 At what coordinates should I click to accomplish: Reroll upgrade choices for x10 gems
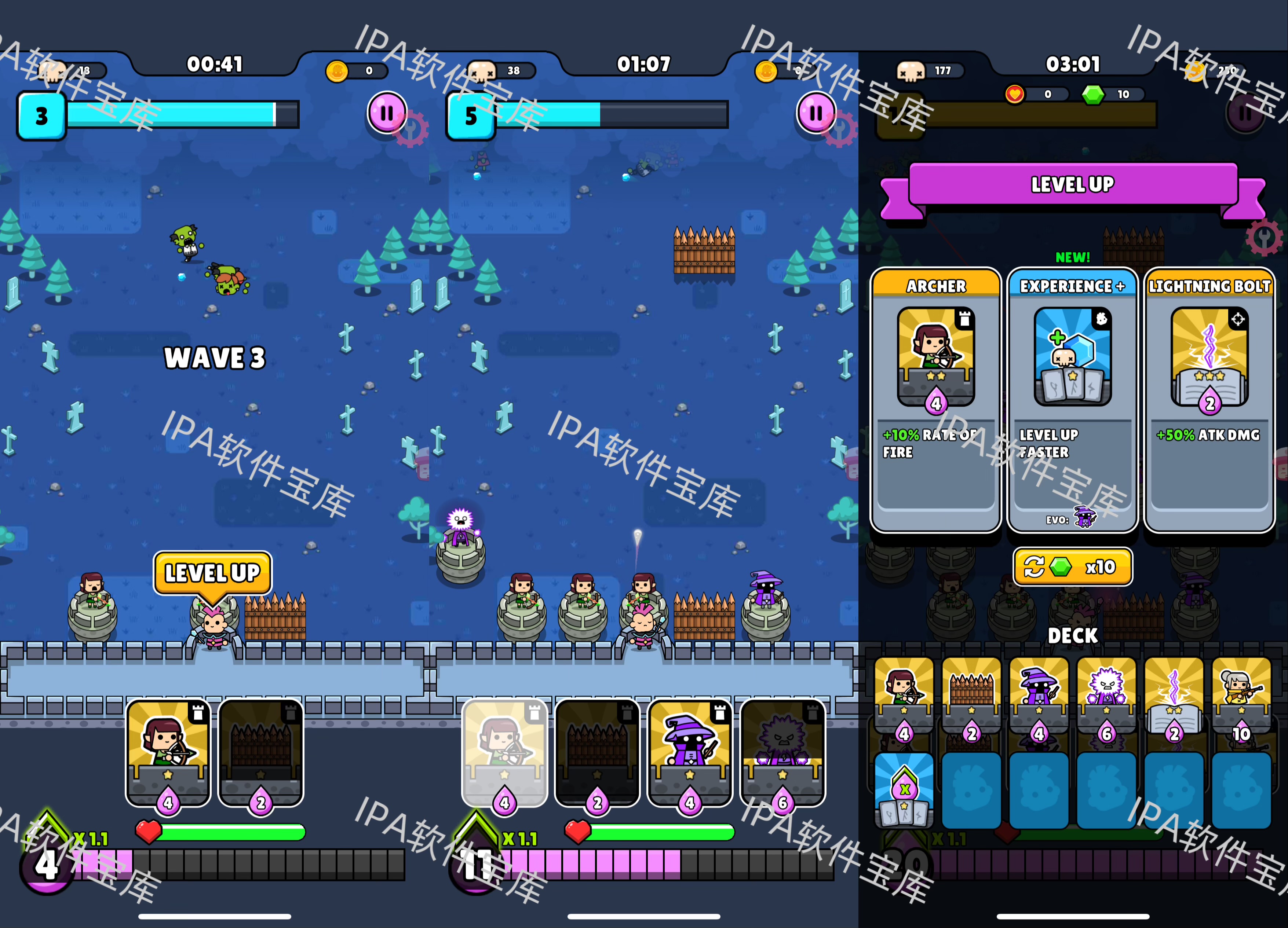1072,566
